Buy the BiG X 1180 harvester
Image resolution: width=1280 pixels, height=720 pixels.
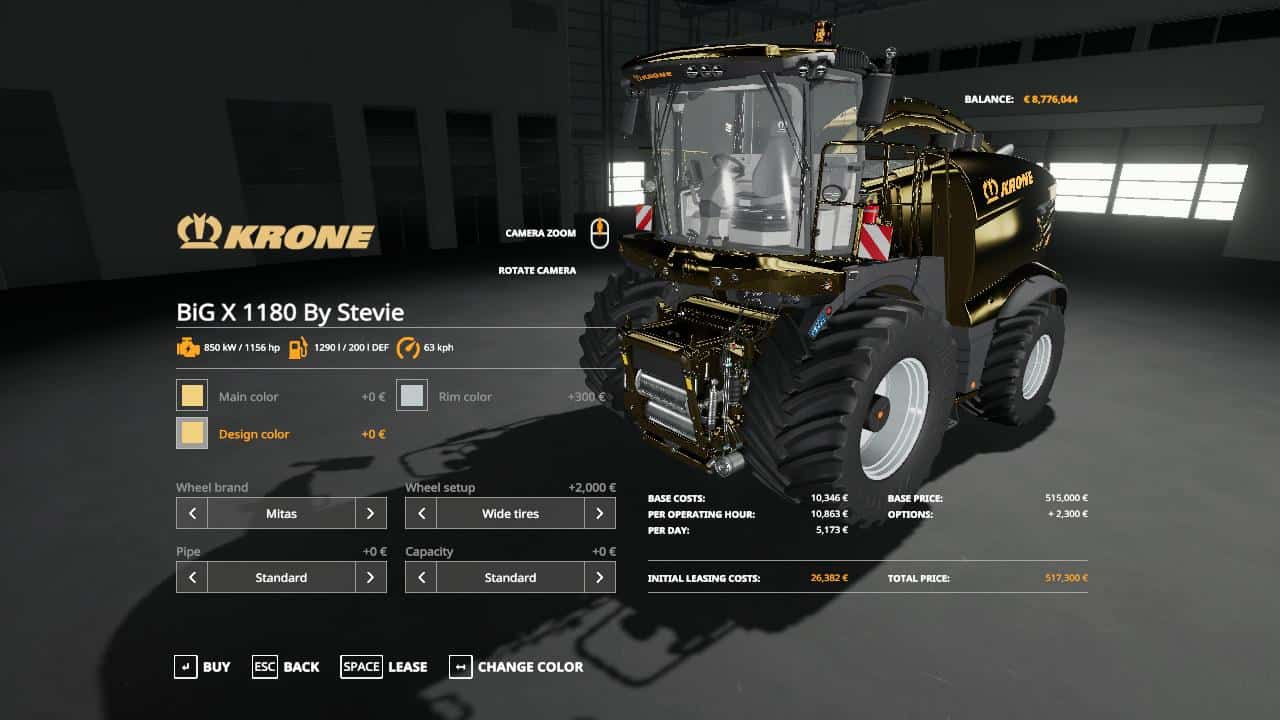click(202, 667)
